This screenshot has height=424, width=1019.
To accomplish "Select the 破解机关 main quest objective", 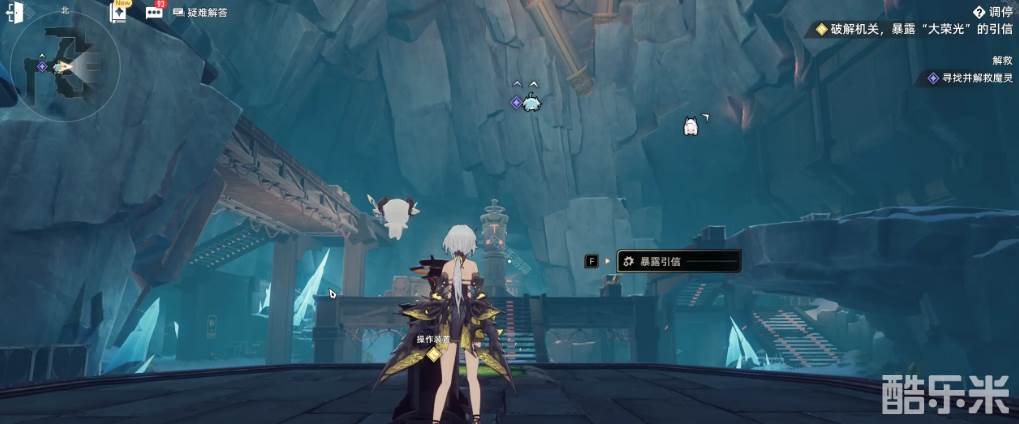I will [908, 30].
